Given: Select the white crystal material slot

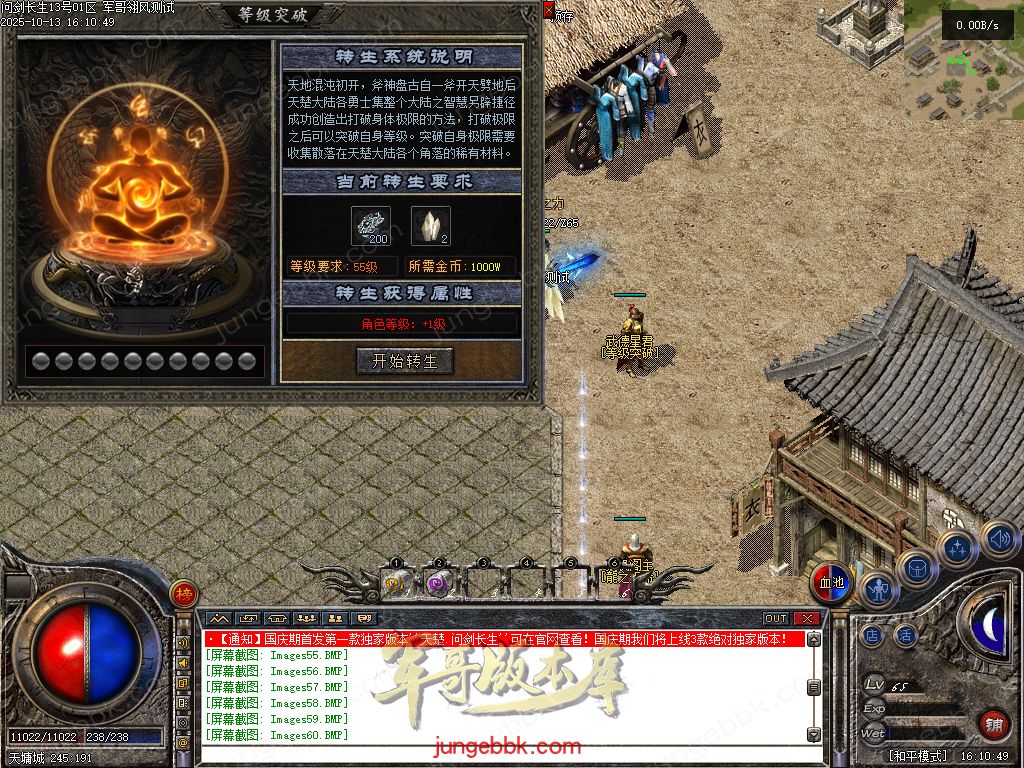Looking at the screenshot, I should tap(430, 226).
